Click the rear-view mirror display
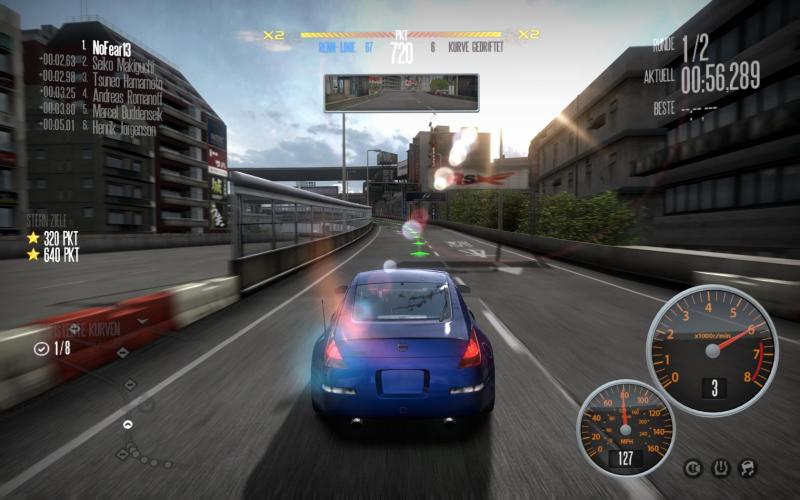 [401, 92]
